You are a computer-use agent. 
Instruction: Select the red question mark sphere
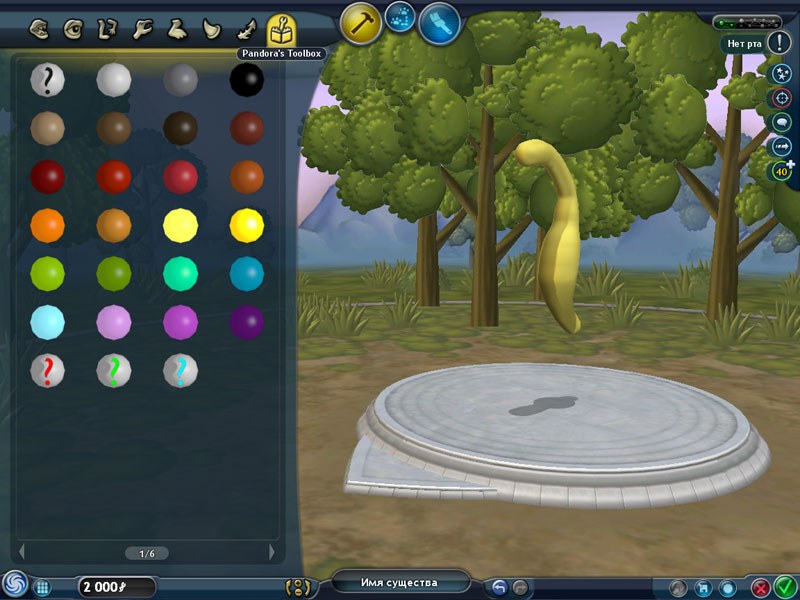[47, 370]
